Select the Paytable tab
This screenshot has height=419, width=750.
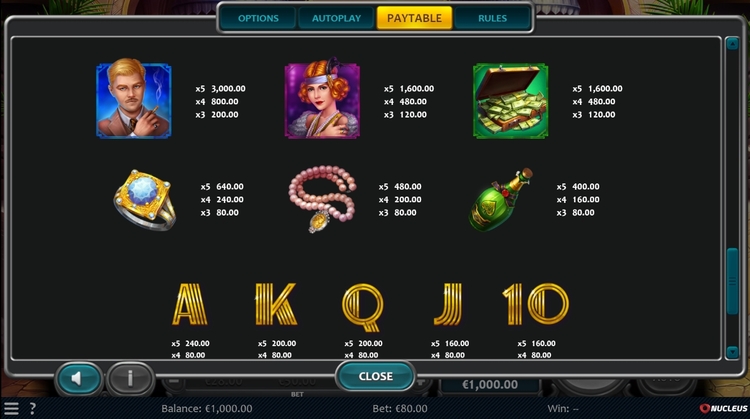[414, 18]
